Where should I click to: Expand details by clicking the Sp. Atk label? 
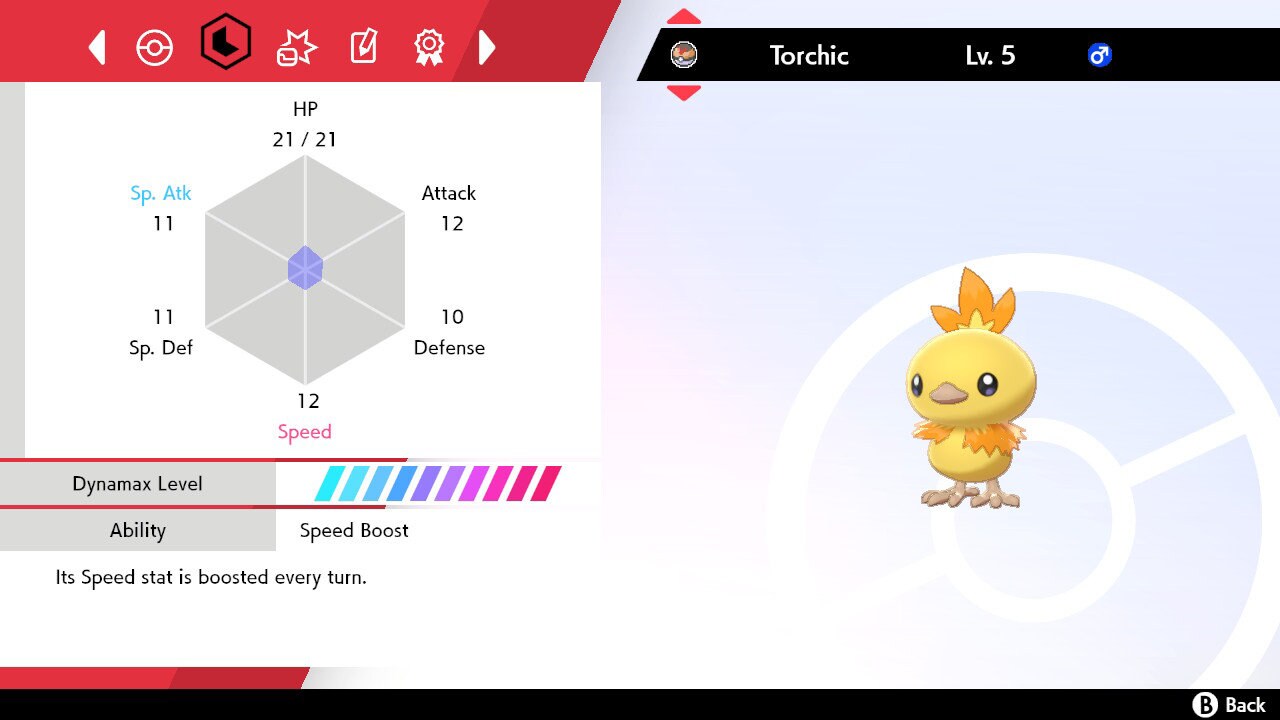point(161,193)
